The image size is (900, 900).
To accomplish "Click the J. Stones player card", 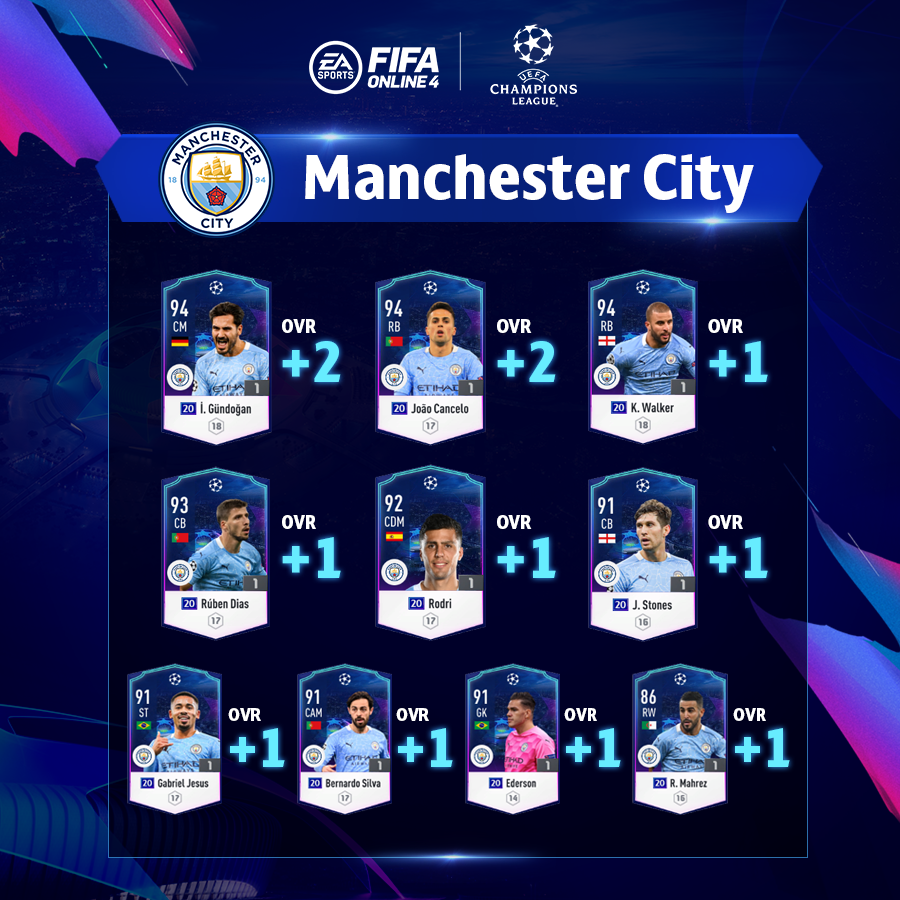I will pos(642,550).
